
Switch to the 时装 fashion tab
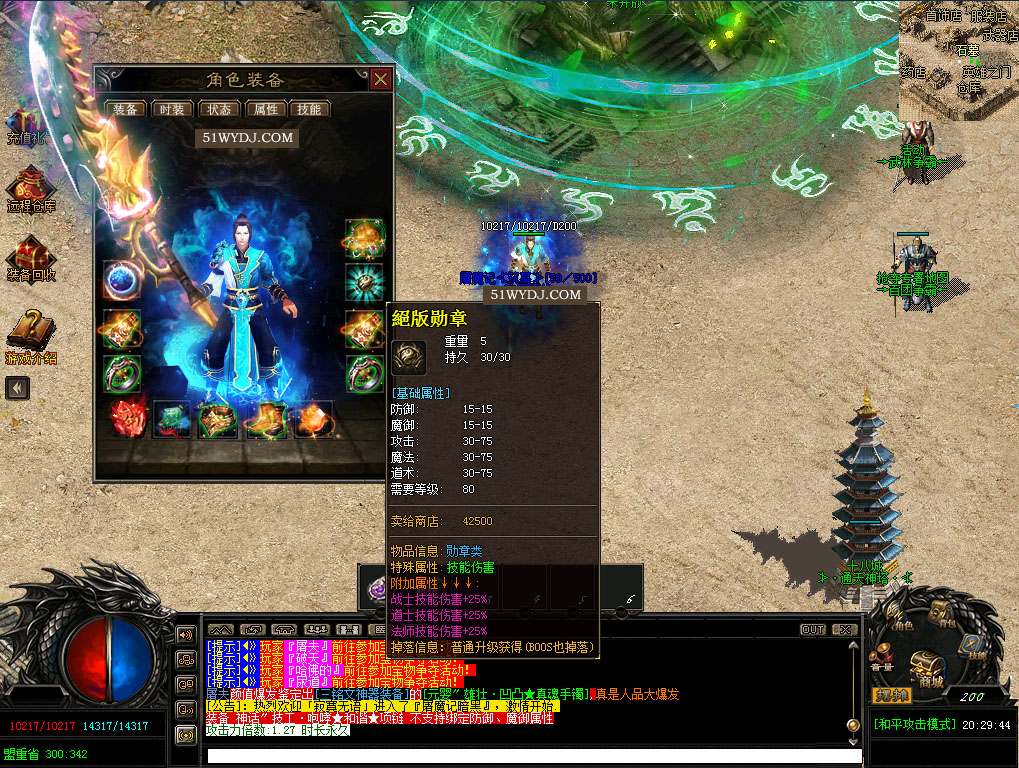(173, 110)
